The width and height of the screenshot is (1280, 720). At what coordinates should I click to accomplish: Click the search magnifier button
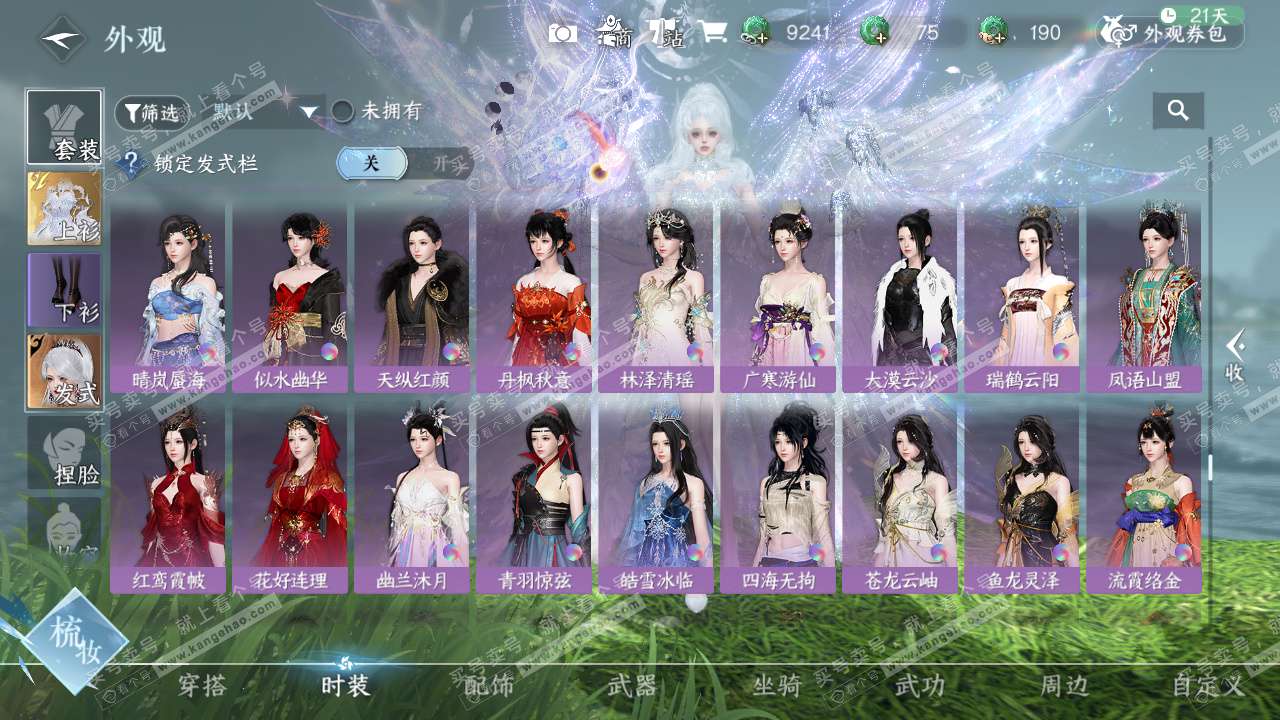pos(1178,111)
